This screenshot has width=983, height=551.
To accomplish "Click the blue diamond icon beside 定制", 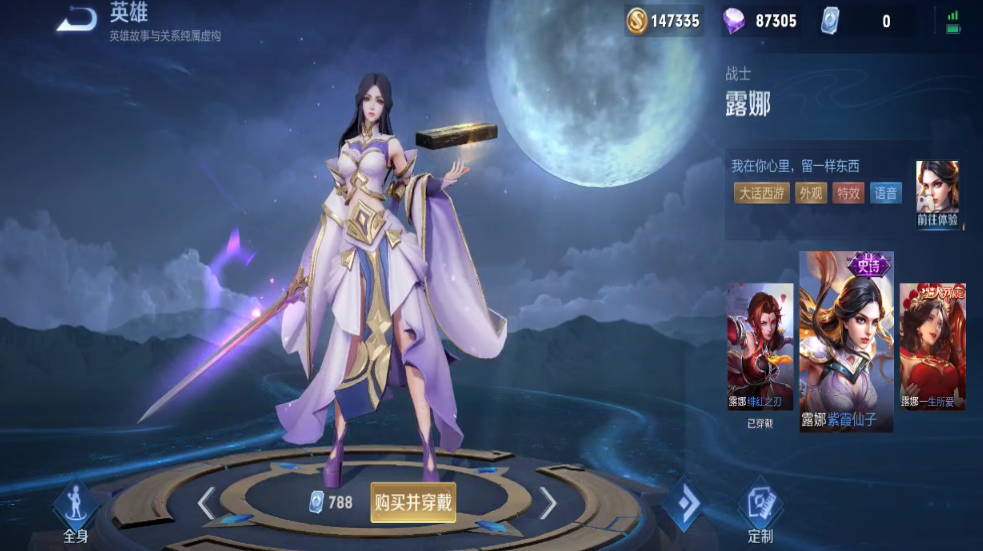I will (687, 505).
